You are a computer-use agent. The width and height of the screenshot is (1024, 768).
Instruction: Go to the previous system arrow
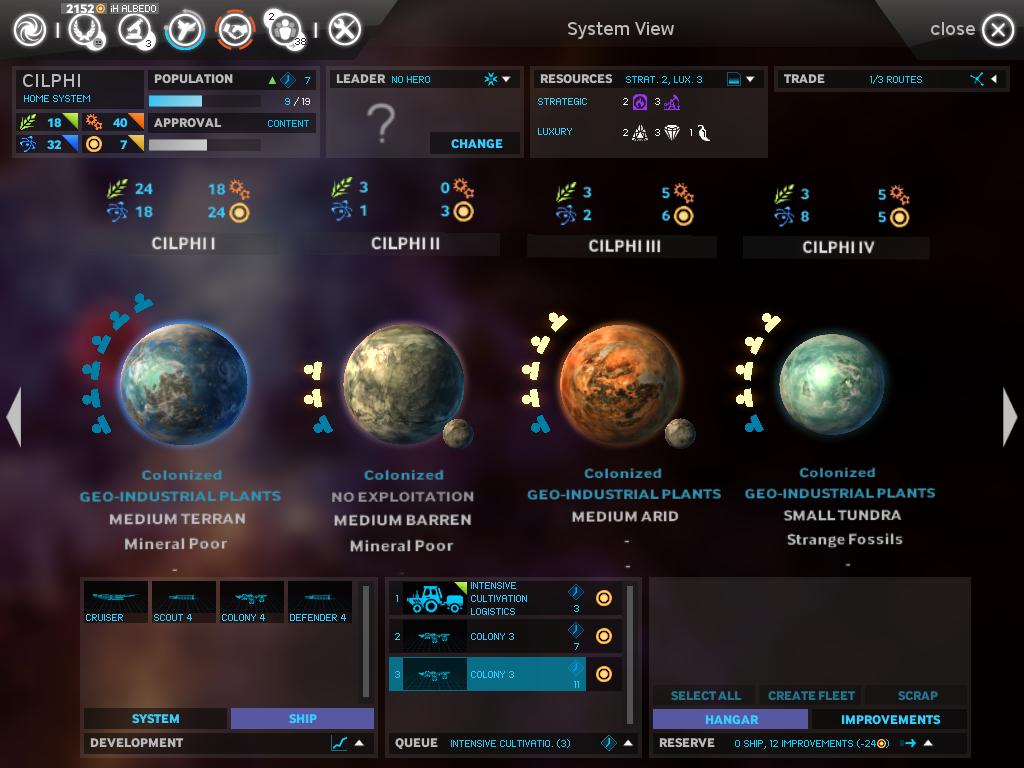coord(14,416)
